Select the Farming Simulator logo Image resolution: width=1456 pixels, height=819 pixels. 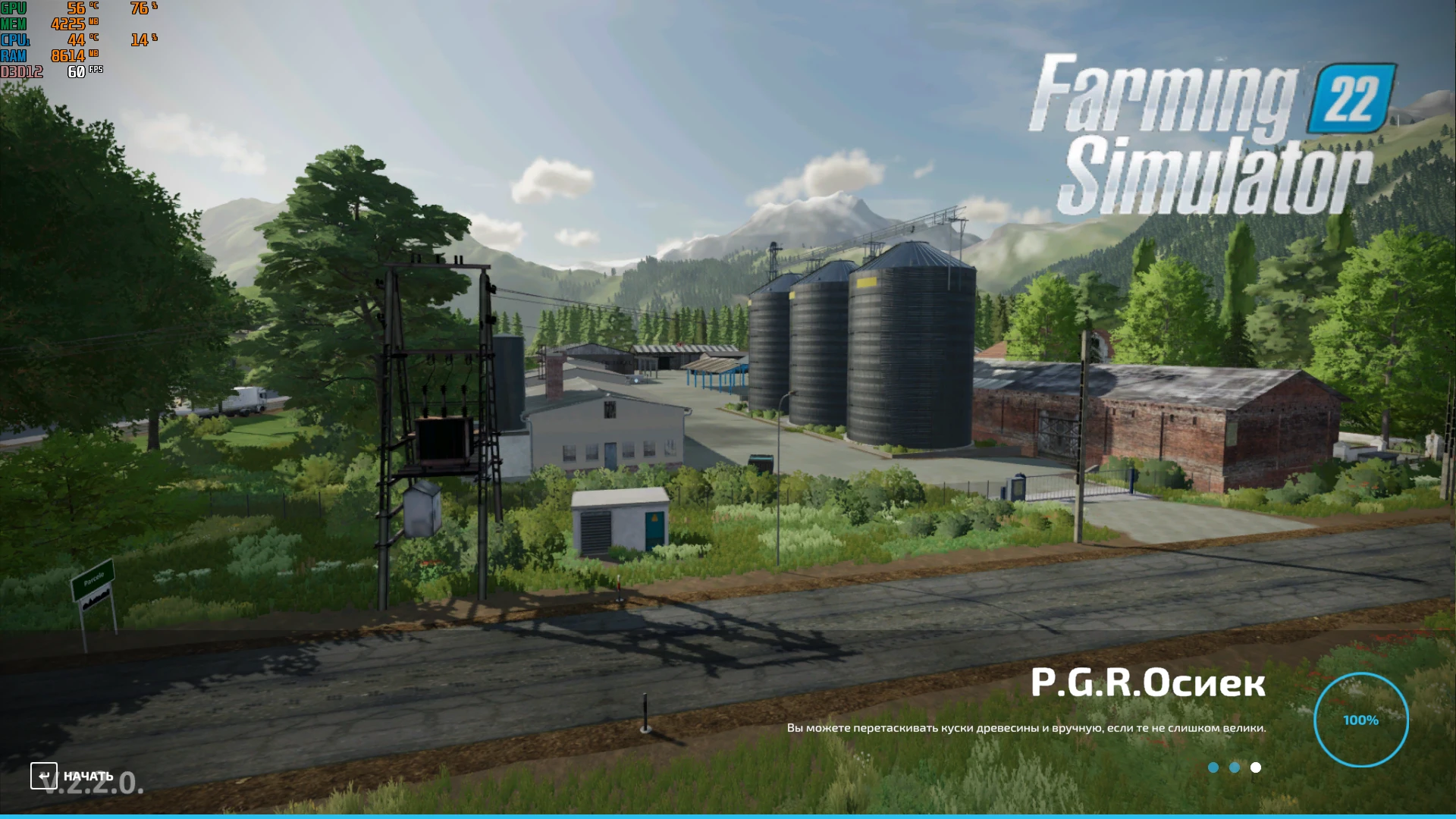(1213, 136)
